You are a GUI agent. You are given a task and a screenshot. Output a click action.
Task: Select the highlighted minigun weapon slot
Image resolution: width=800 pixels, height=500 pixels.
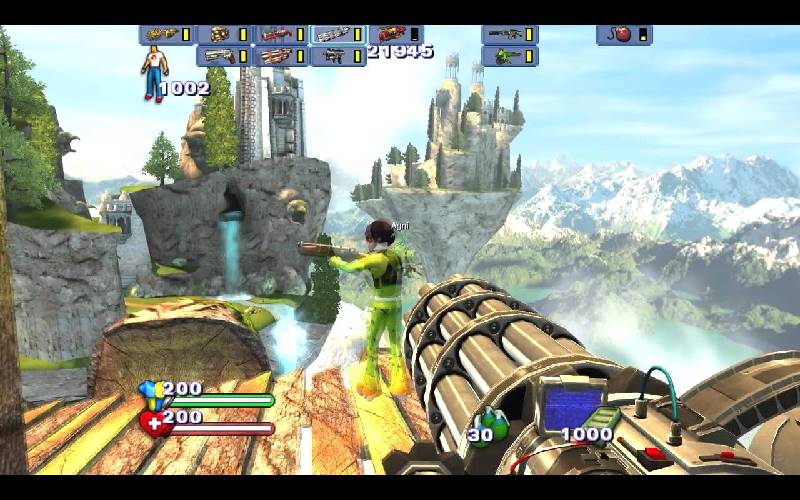click(338, 35)
